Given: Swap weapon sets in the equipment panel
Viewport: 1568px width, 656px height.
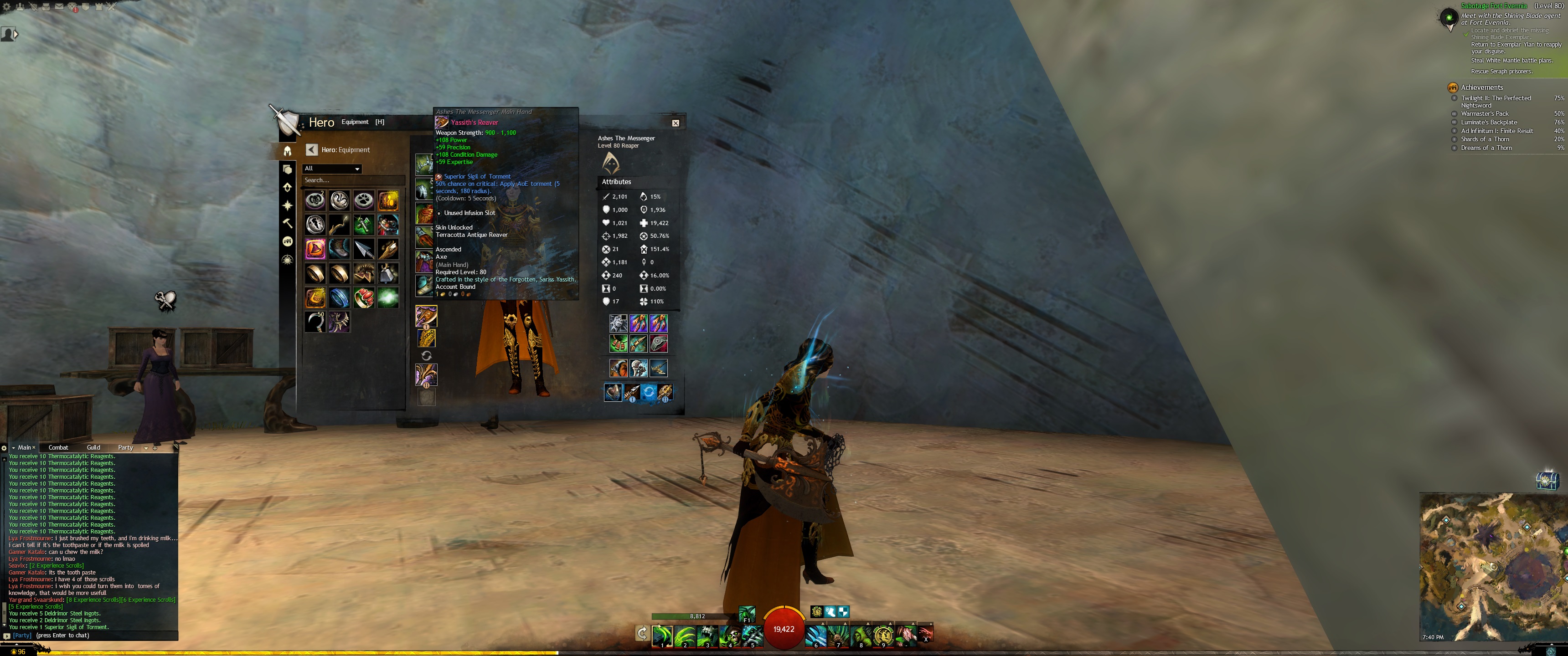Looking at the screenshot, I should coord(426,356).
